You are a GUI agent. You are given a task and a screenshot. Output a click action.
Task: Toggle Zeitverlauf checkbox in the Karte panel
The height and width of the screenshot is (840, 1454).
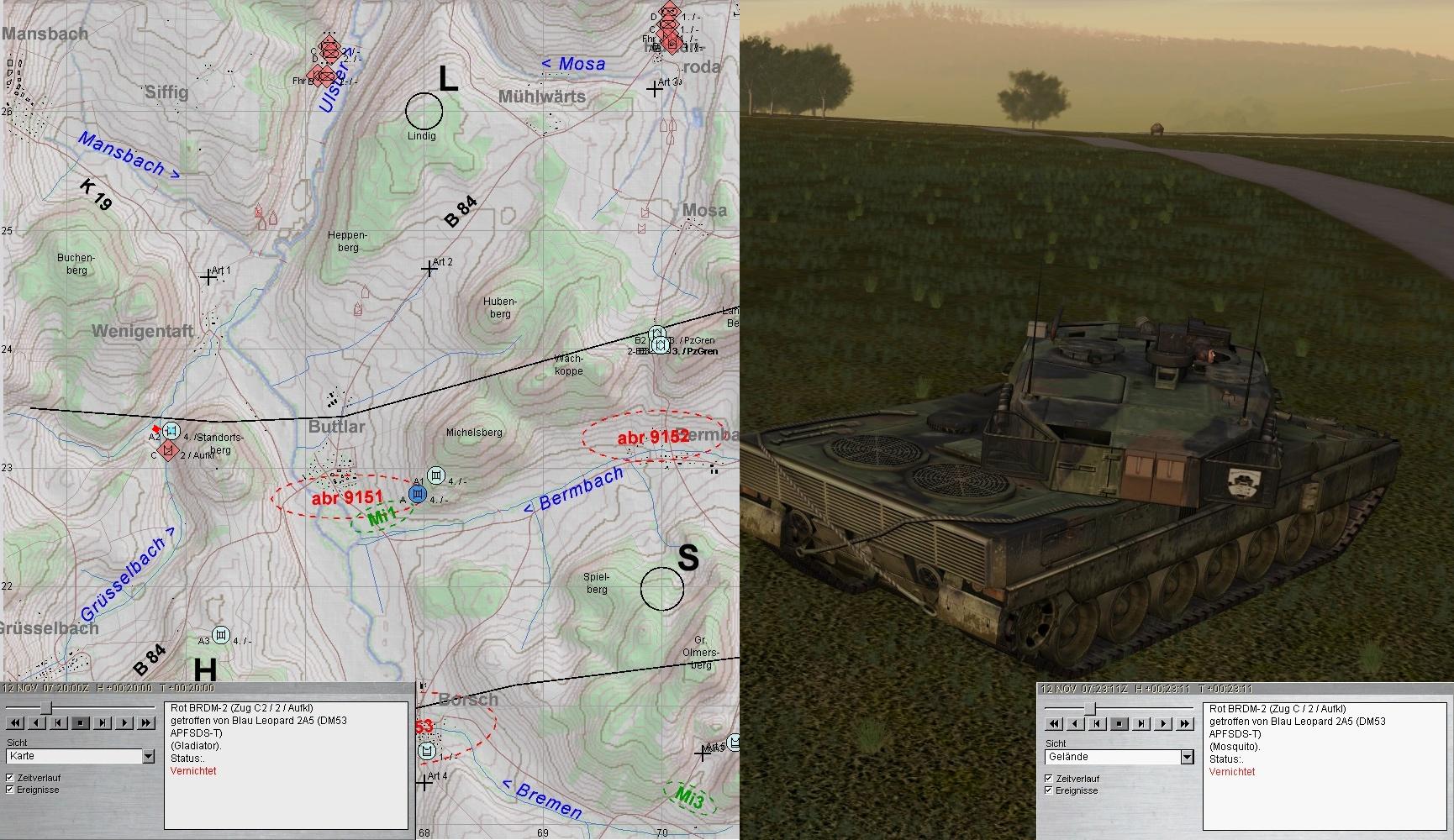tap(11, 778)
